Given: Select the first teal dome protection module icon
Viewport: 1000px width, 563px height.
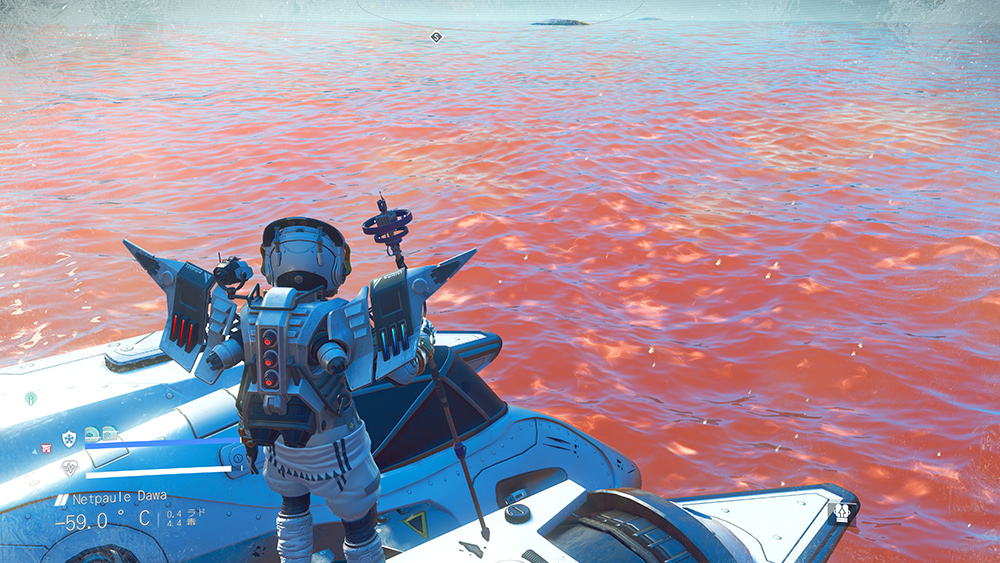Looking at the screenshot, I should [90, 434].
